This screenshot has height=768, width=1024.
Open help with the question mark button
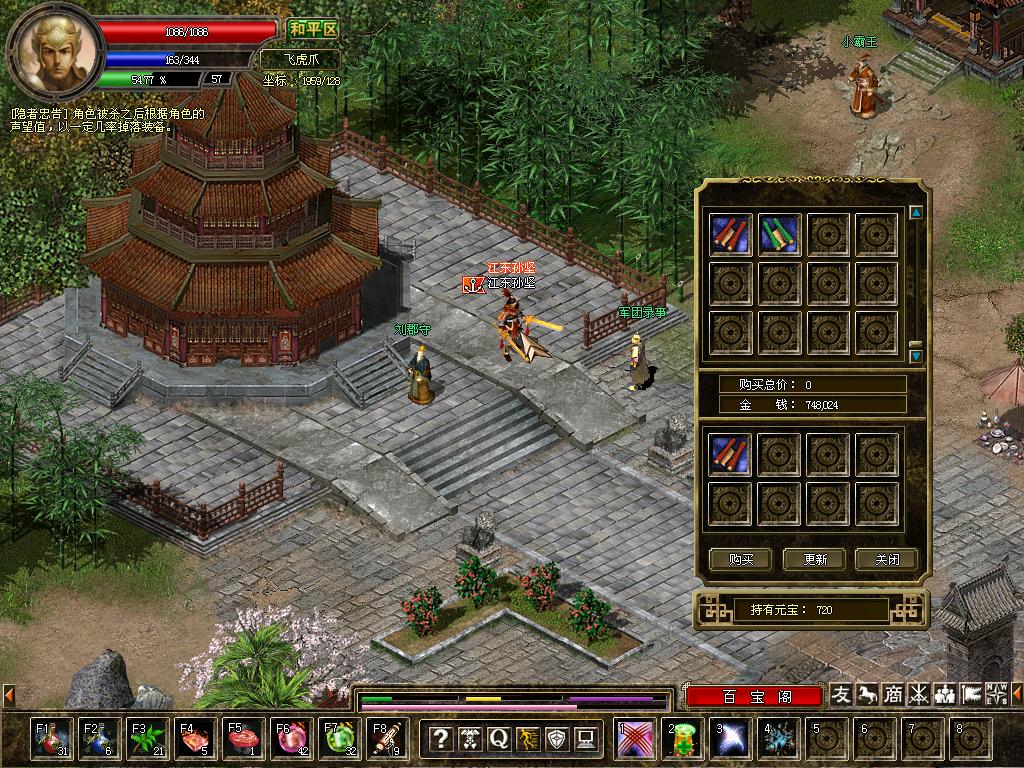pos(440,739)
